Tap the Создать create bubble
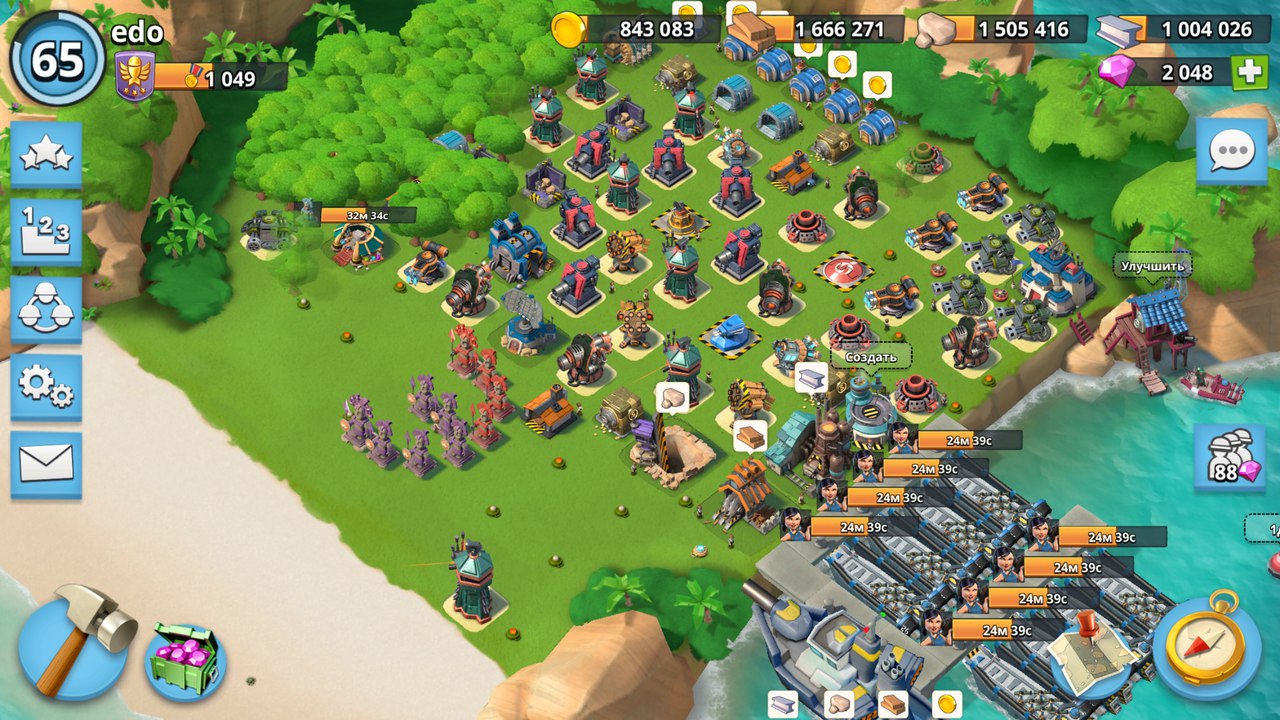 pos(870,357)
